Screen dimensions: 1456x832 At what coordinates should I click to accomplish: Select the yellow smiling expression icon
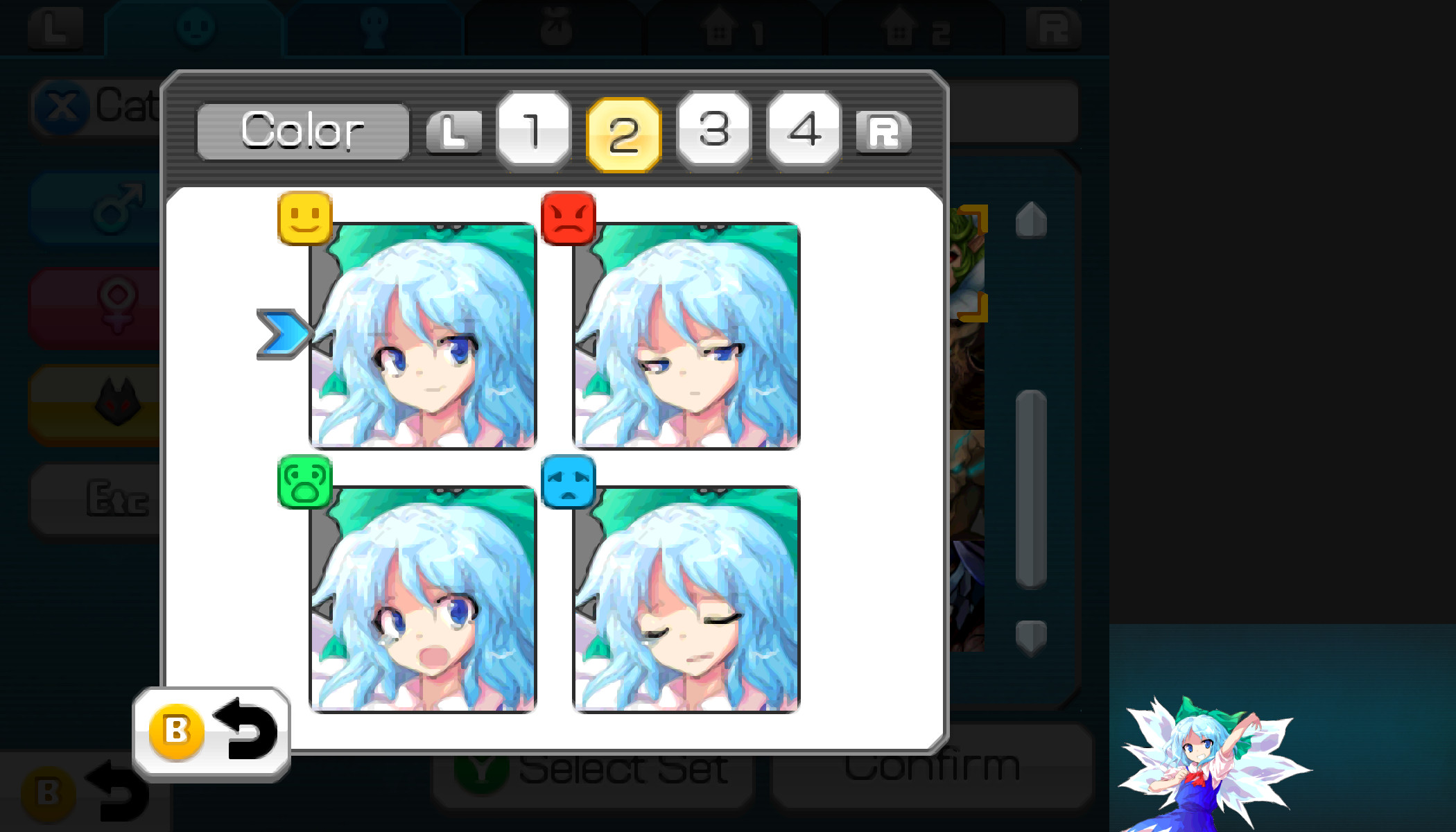[x=304, y=218]
